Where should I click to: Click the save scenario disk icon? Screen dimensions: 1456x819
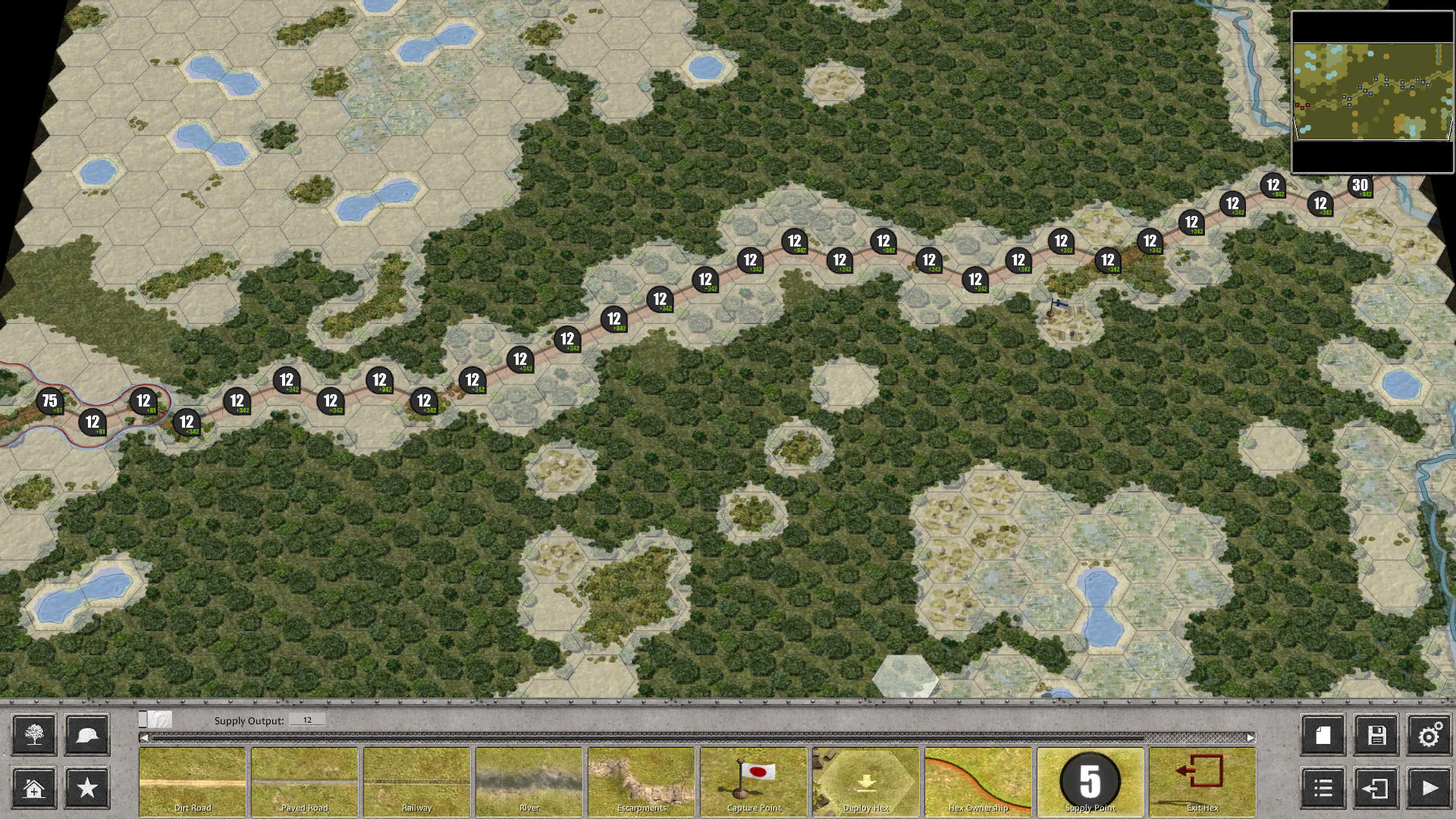(1376, 735)
